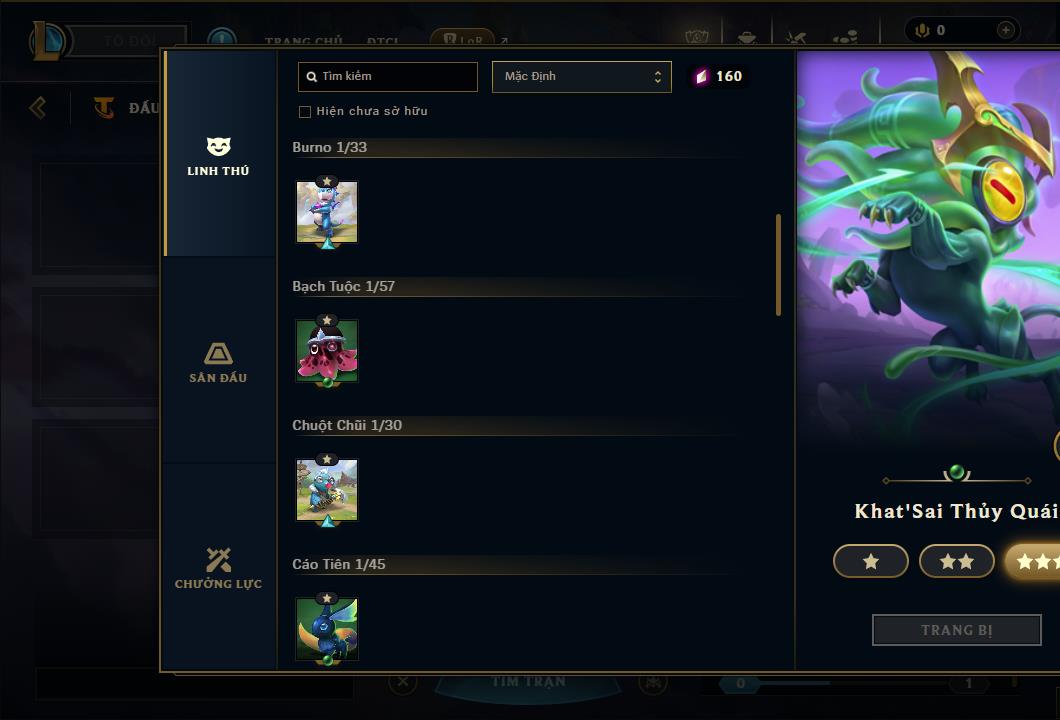Open the Sân Đấu tab
Viewport: 1060px width, 720px height.
(218, 363)
